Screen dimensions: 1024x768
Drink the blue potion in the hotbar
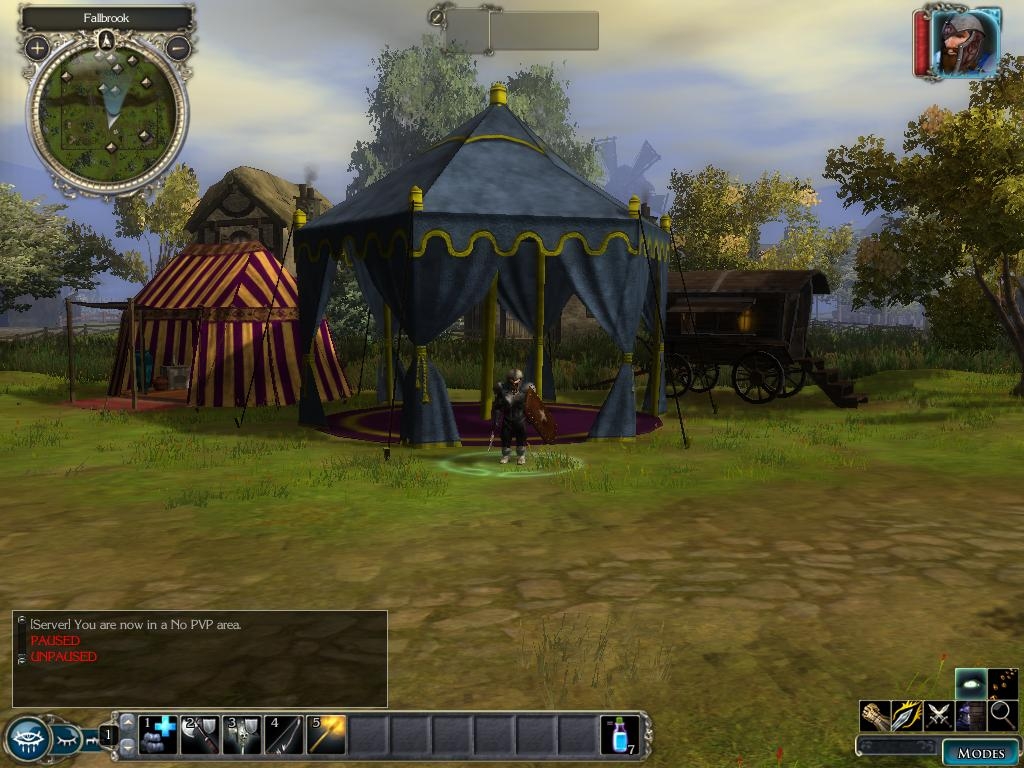tap(619, 735)
